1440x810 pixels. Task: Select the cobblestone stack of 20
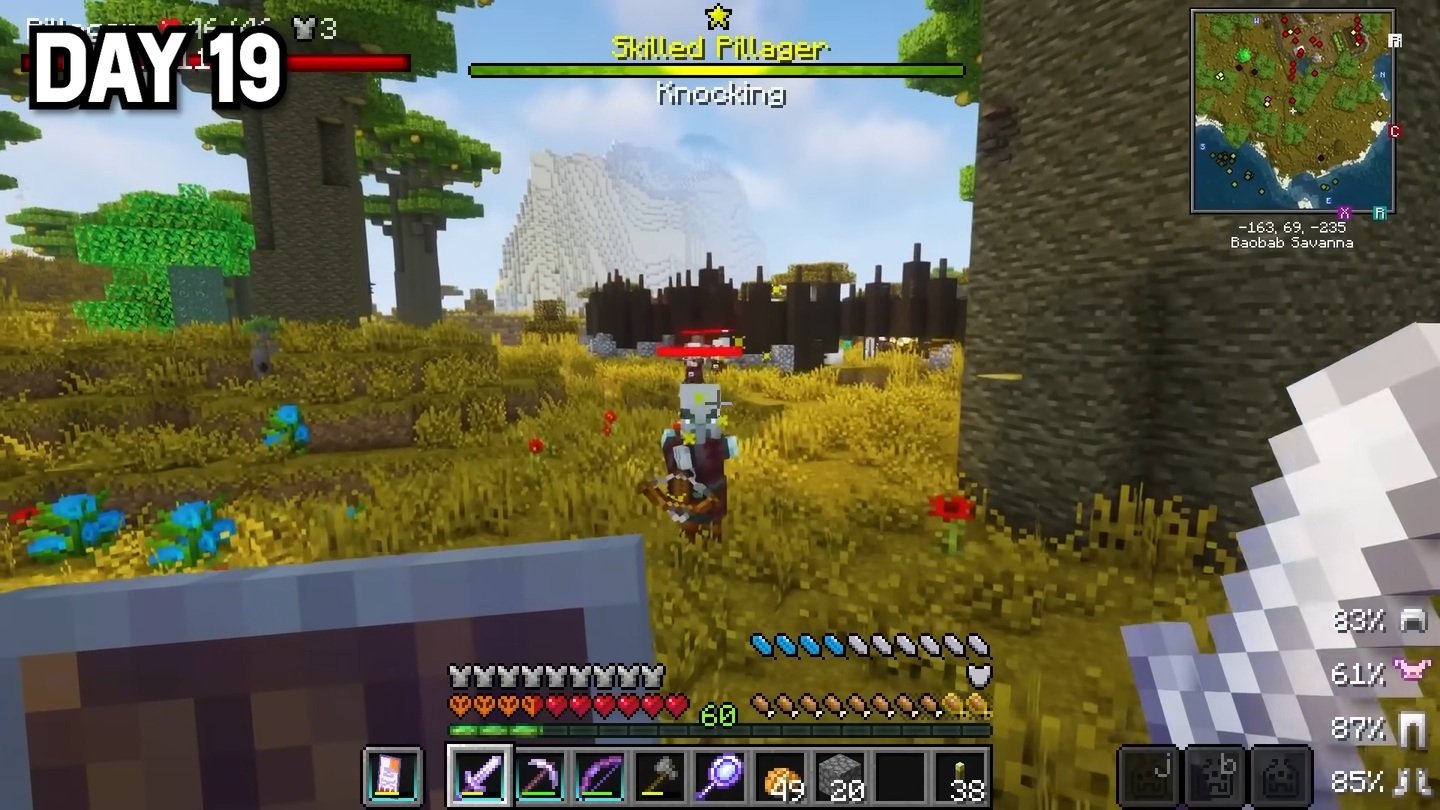(840, 776)
